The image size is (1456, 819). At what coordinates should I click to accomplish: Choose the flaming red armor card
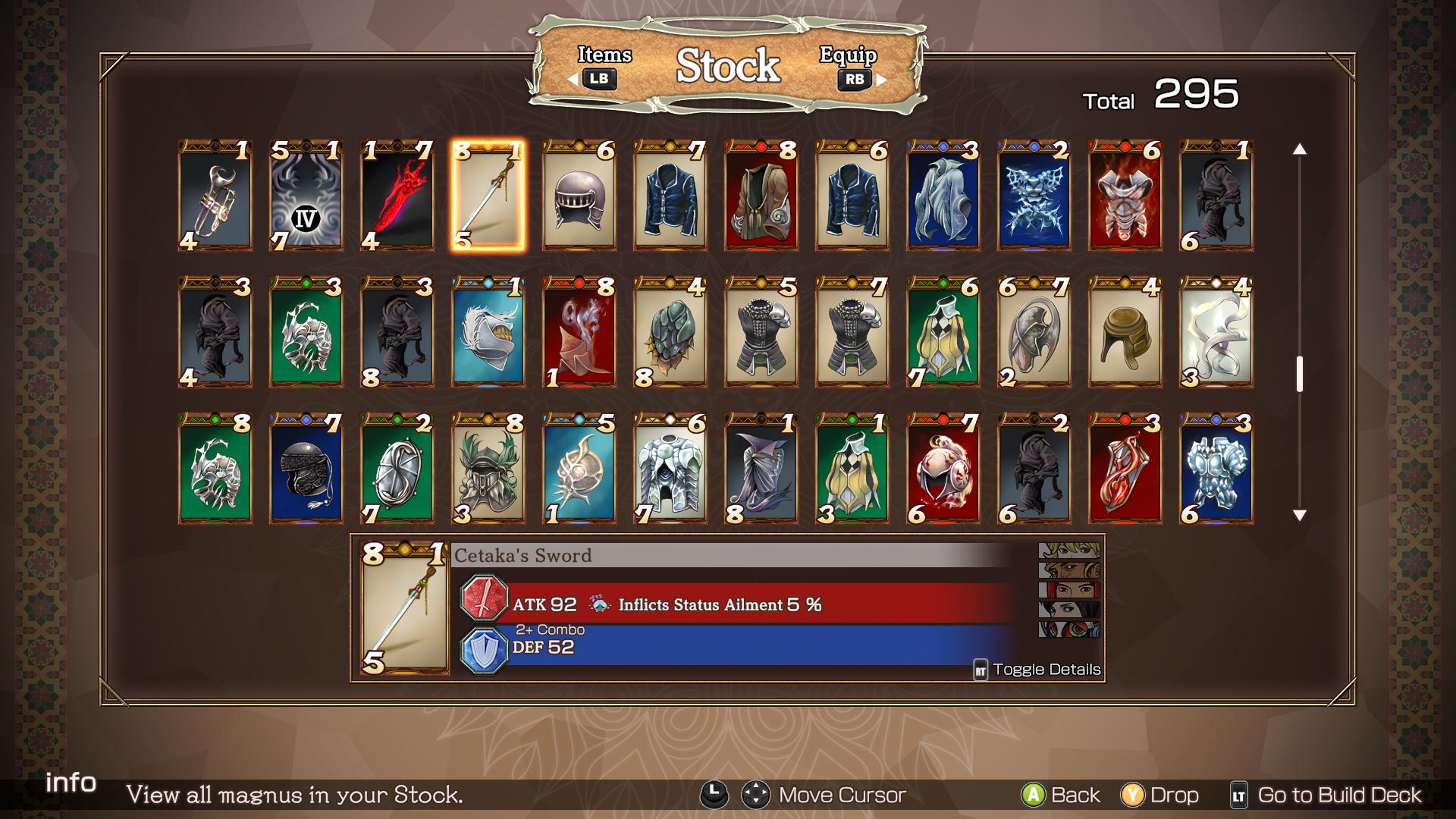pyautogui.click(x=1125, y=196)
